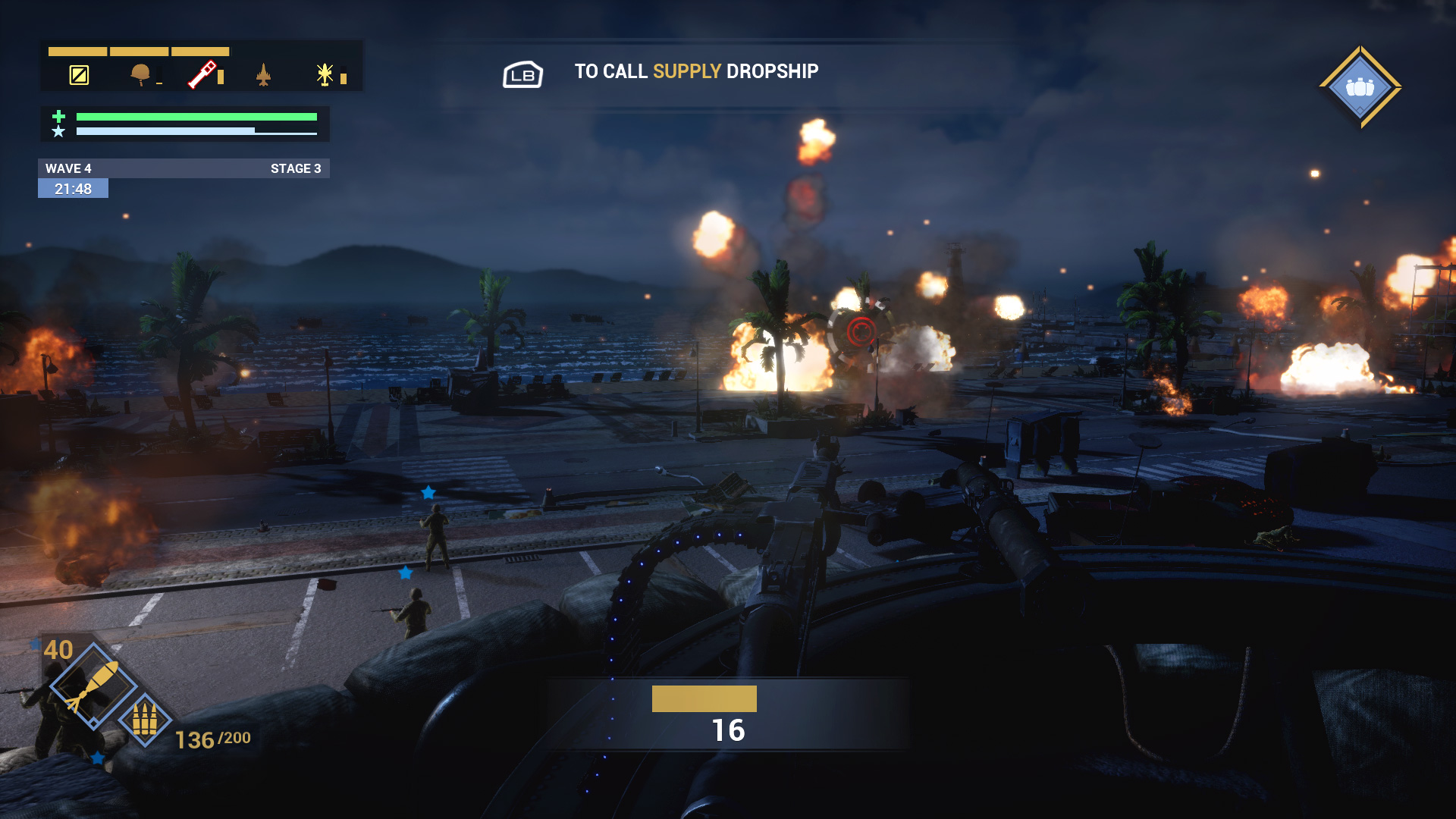Call the fighter jet airstrike icon

263,75
